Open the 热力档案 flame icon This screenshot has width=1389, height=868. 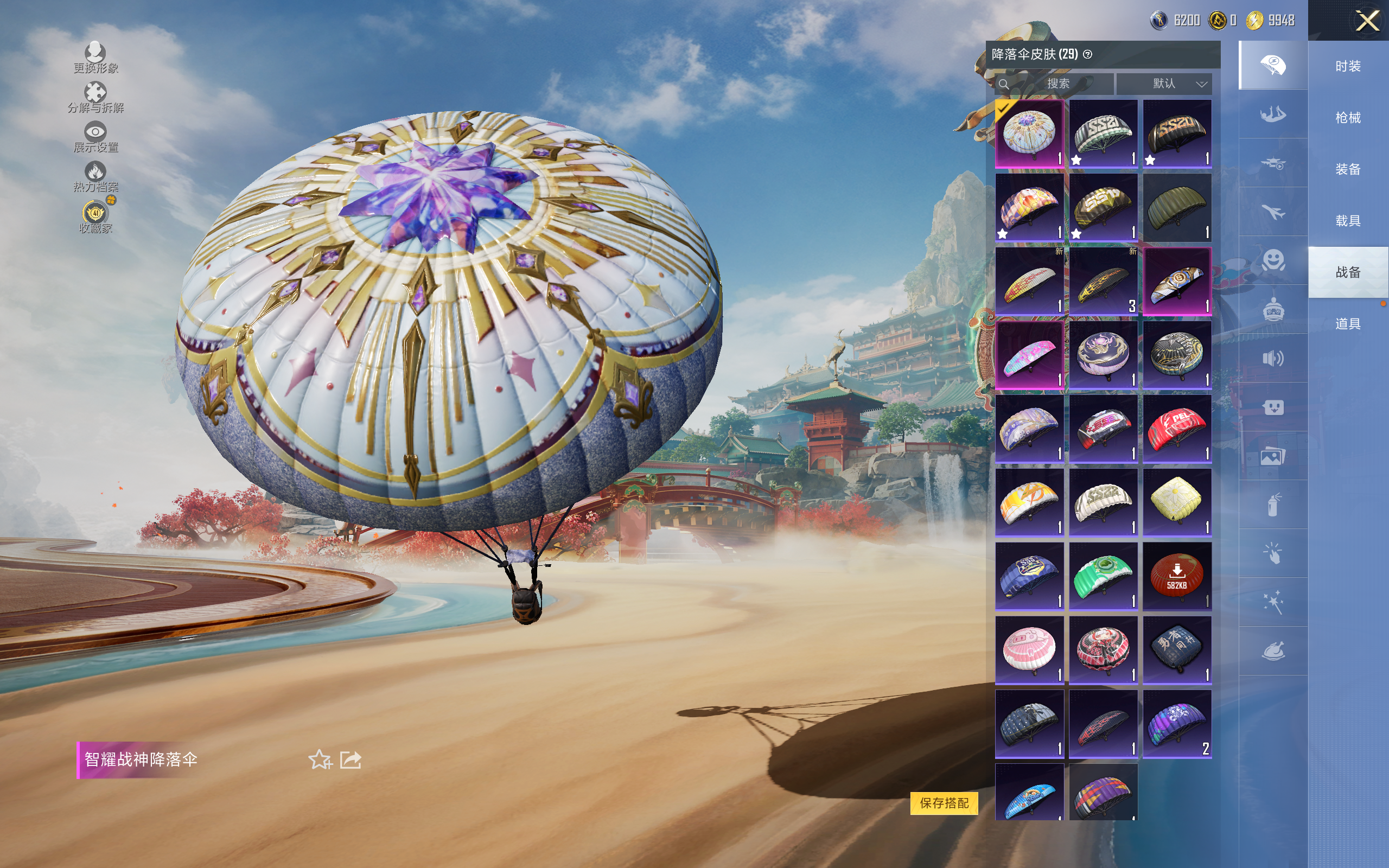point(95,176)
